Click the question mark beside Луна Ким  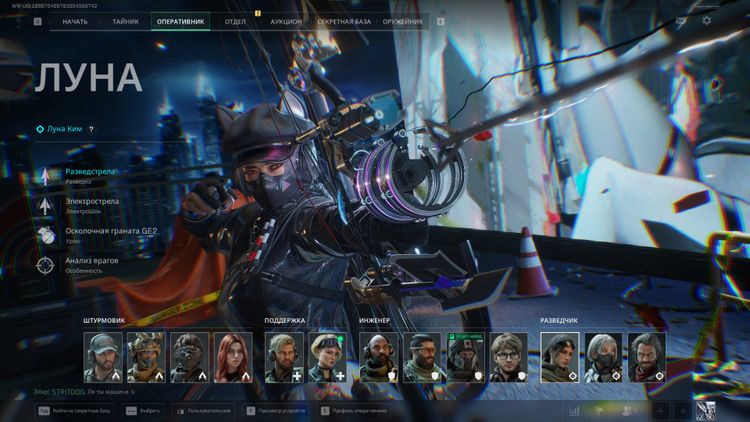coord(91,129)
